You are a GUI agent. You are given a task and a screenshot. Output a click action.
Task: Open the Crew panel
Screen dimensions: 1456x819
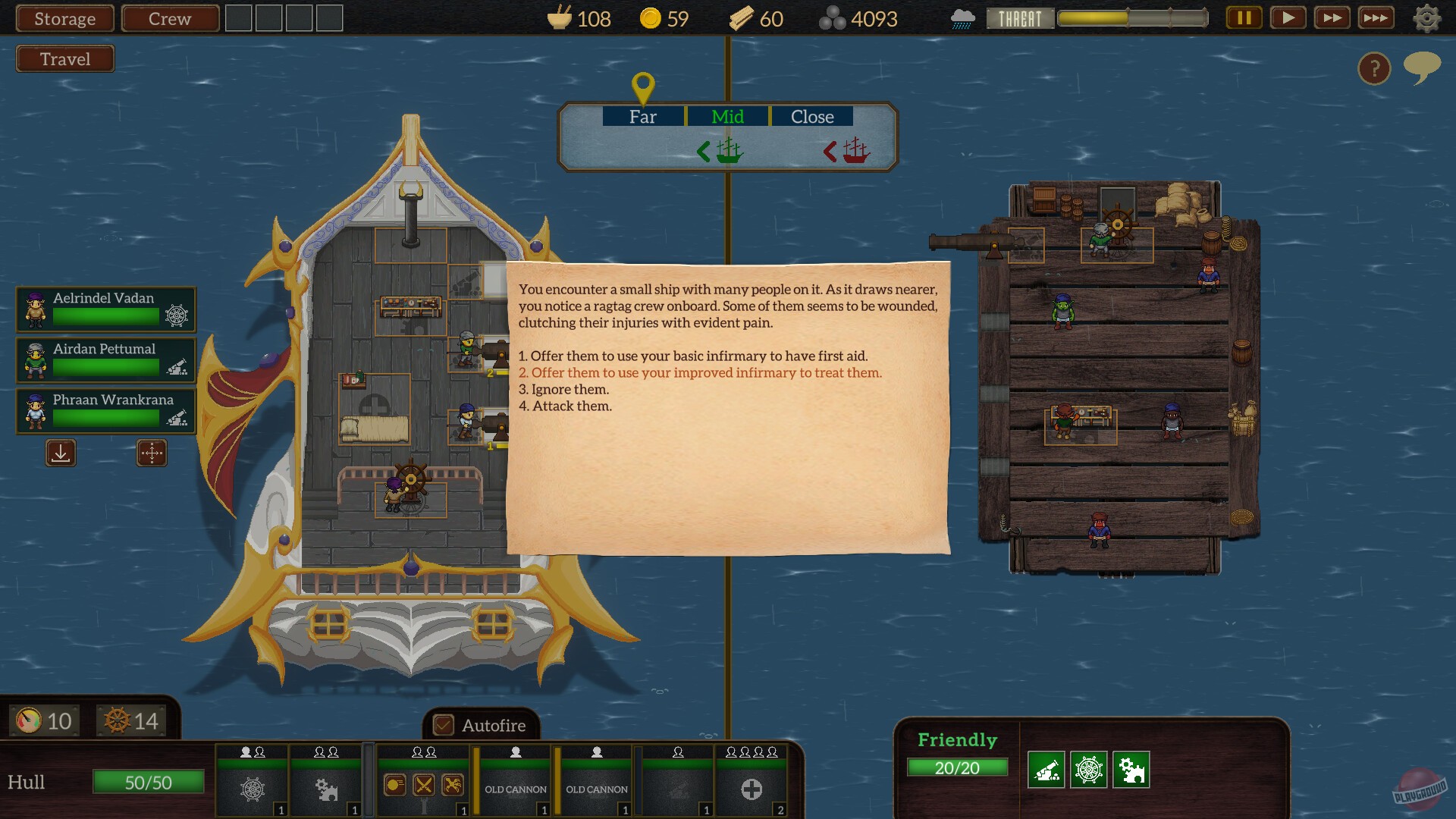170,18
